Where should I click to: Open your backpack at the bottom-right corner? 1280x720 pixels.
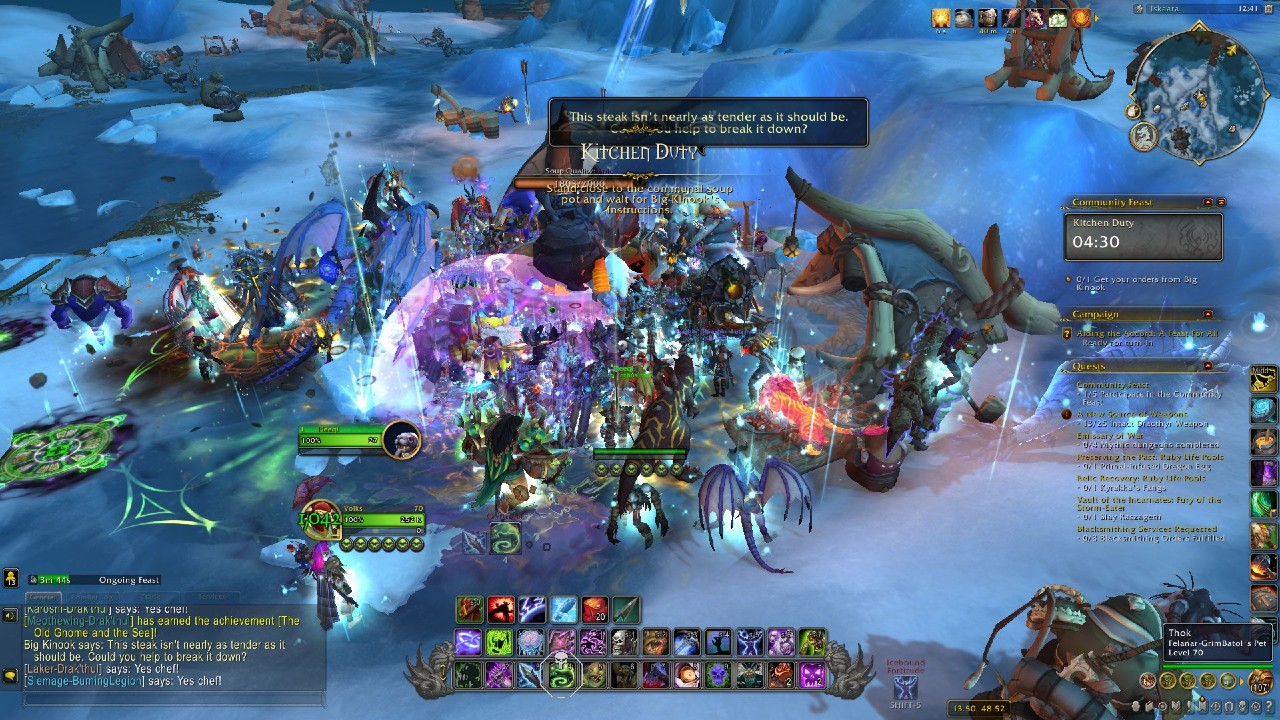pyautogui.click(x=1258, y=681)
